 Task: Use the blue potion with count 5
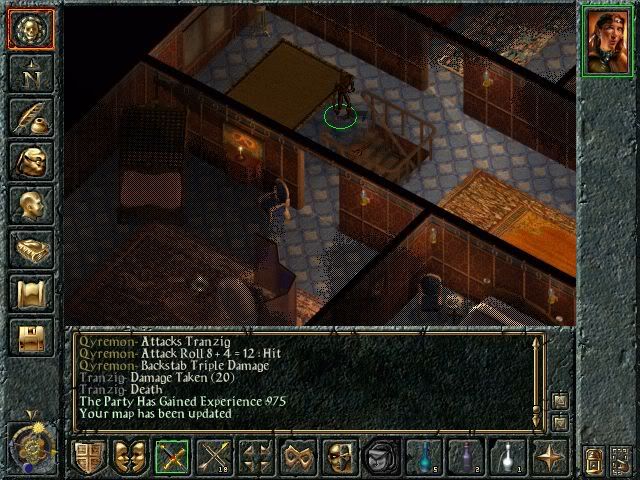coord(425,457)
